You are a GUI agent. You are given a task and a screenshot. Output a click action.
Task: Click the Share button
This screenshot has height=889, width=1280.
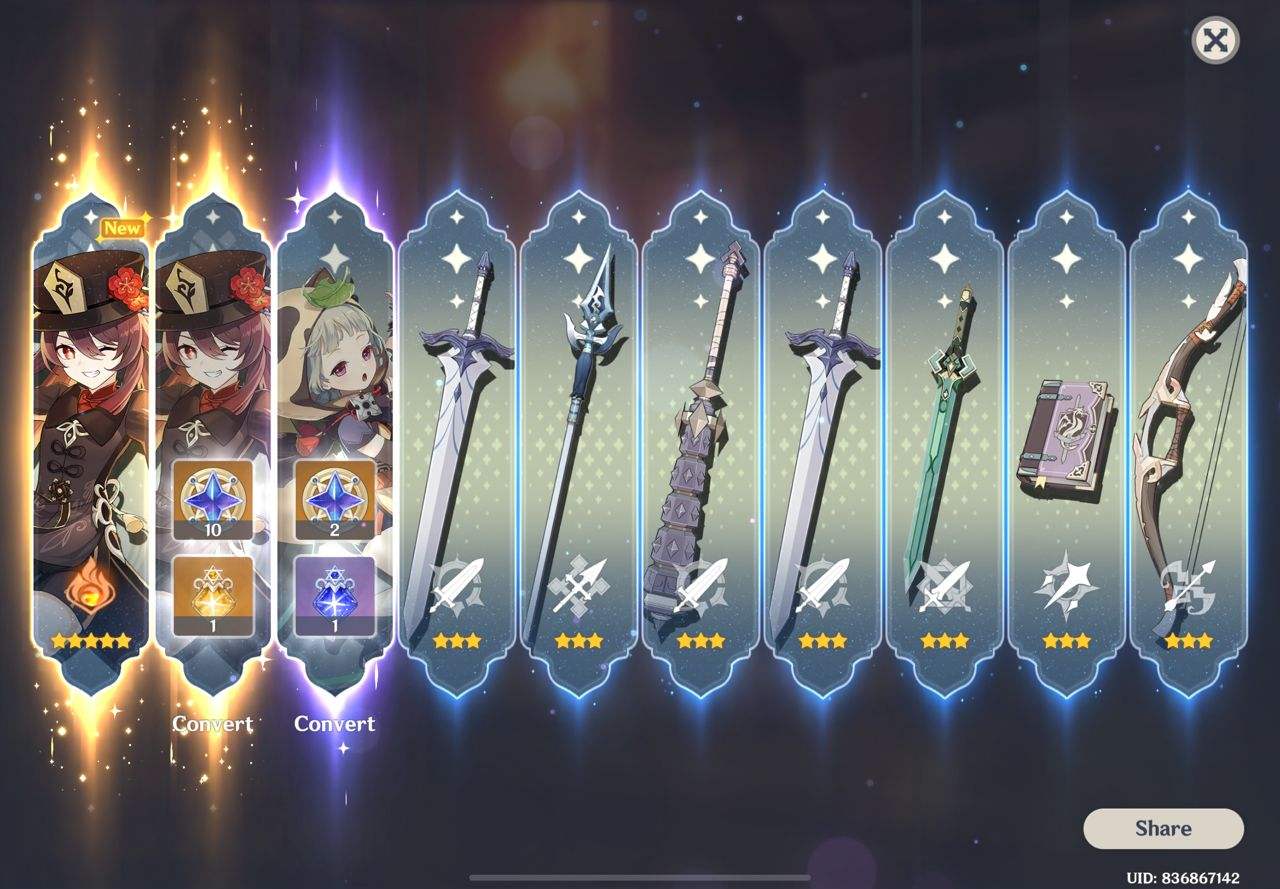coord(1164,828)
